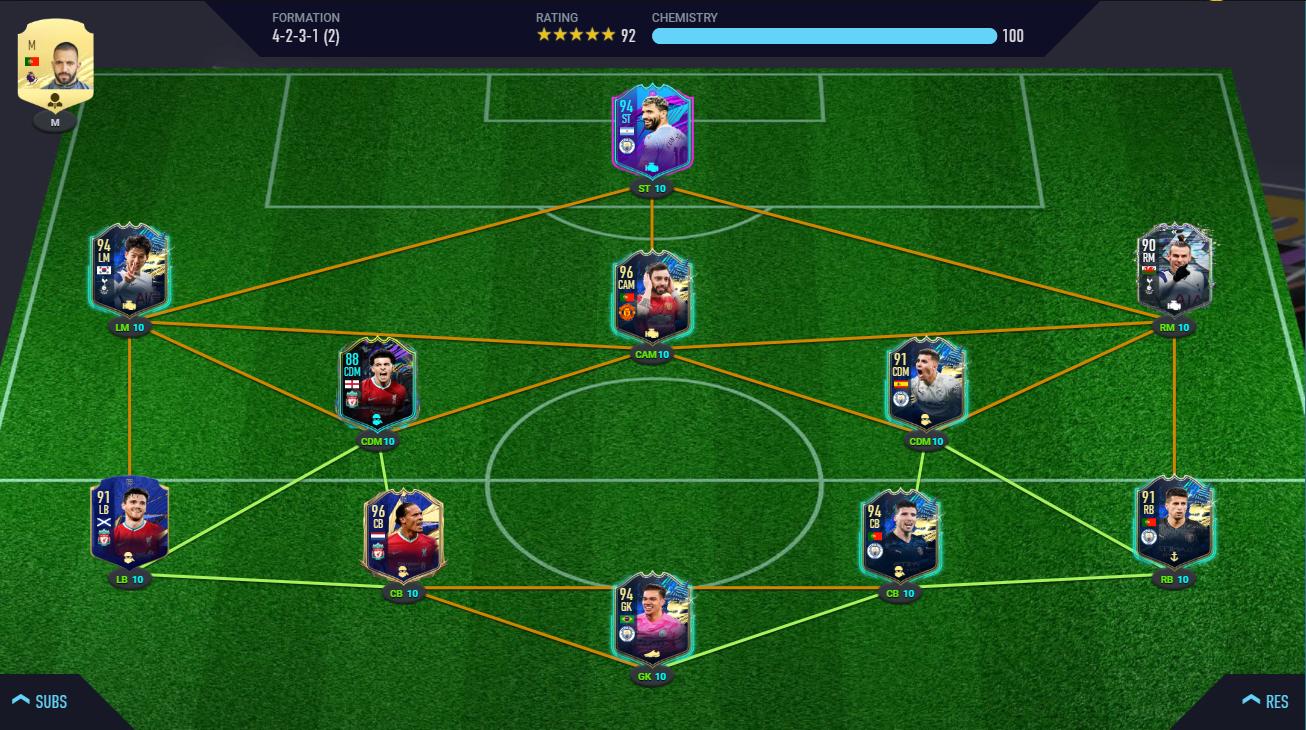
Task: Expand the SUBS panel
Action: [41, 701]
